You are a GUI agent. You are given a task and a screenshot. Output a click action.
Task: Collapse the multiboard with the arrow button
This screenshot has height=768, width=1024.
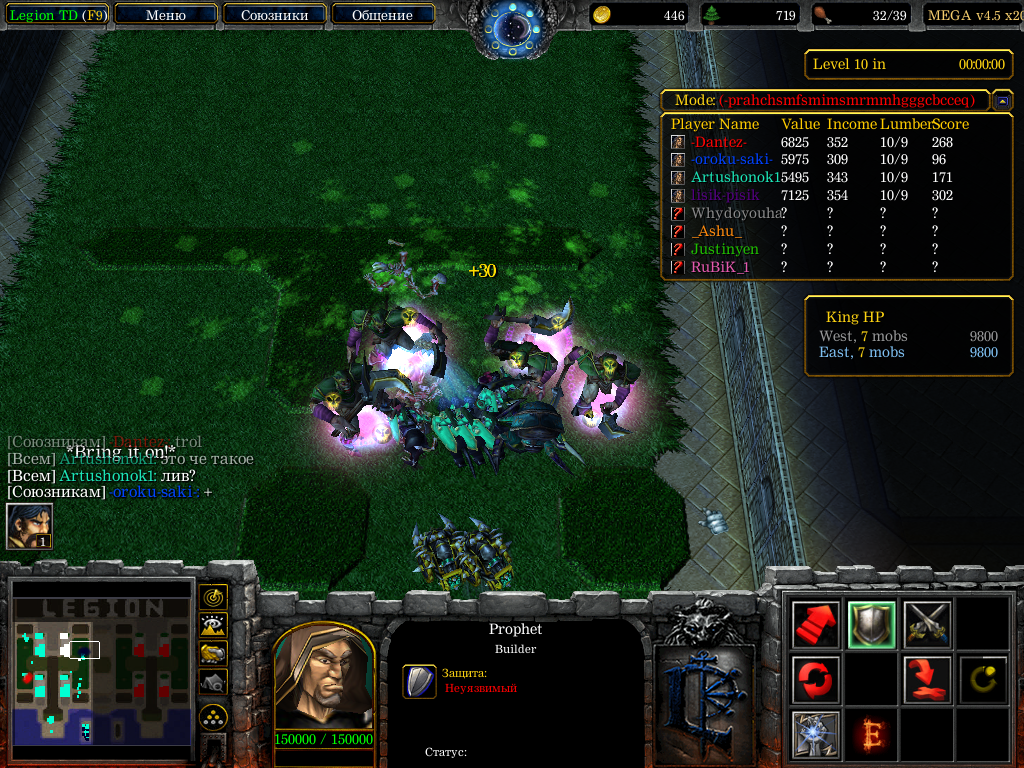1001,101
